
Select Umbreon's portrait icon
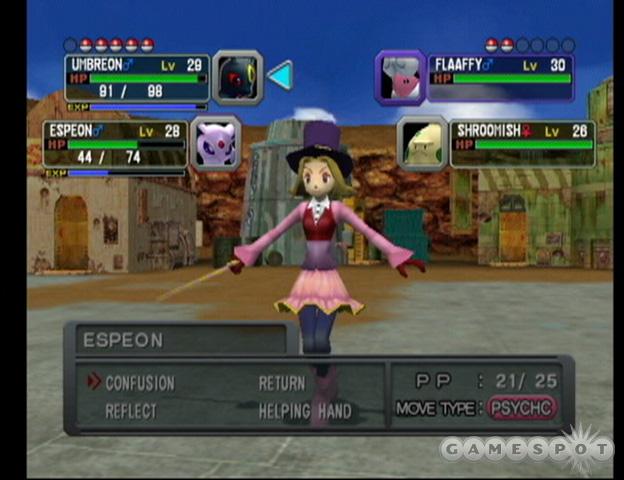pyautogui.click(x=237, y=77)
